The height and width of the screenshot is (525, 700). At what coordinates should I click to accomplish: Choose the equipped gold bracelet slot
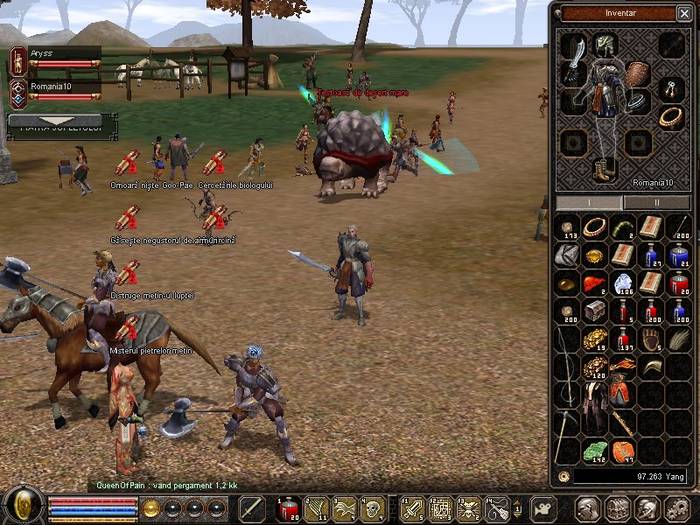coord(670,117)
